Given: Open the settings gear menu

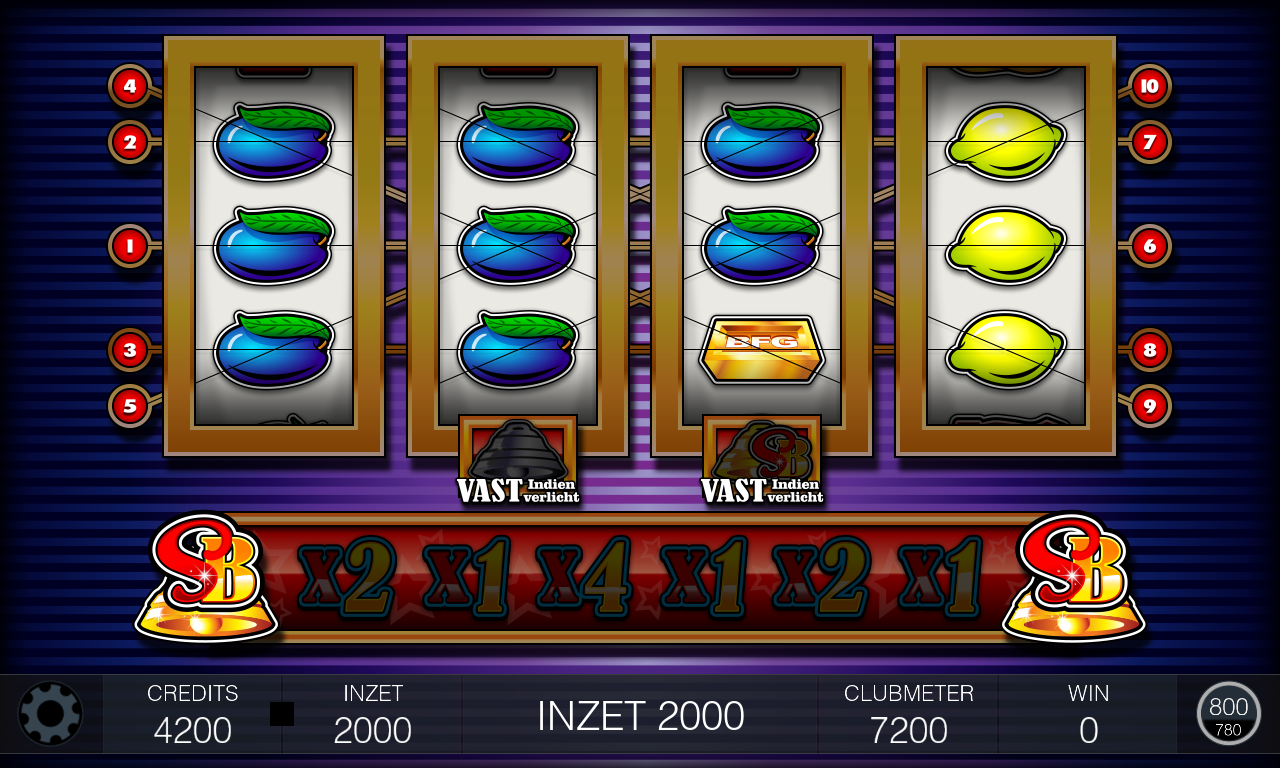Looking at the screenshot, I should (x=50, y=713).
